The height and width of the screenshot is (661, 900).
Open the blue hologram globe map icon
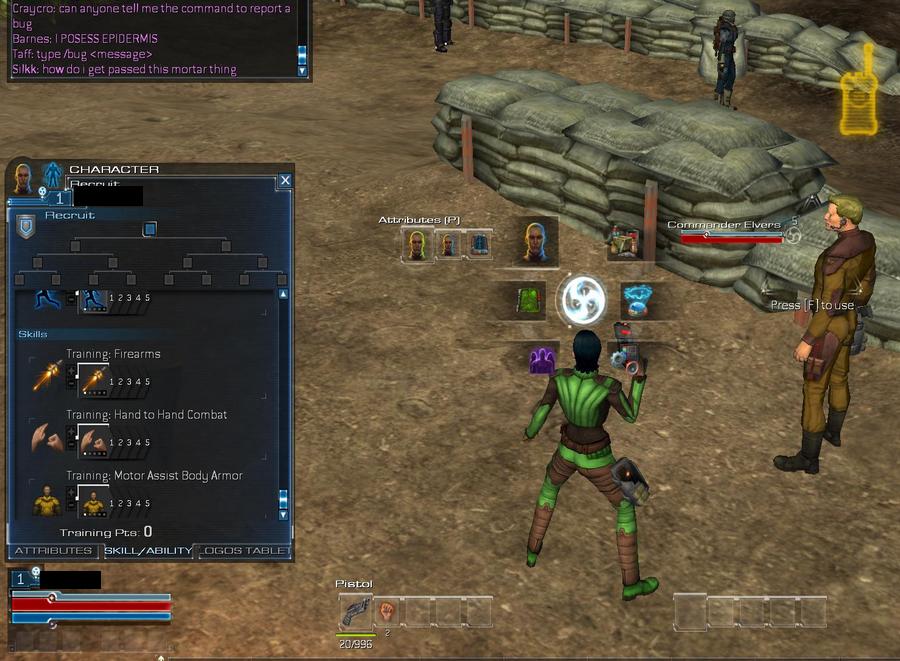[x=636, y=299]
